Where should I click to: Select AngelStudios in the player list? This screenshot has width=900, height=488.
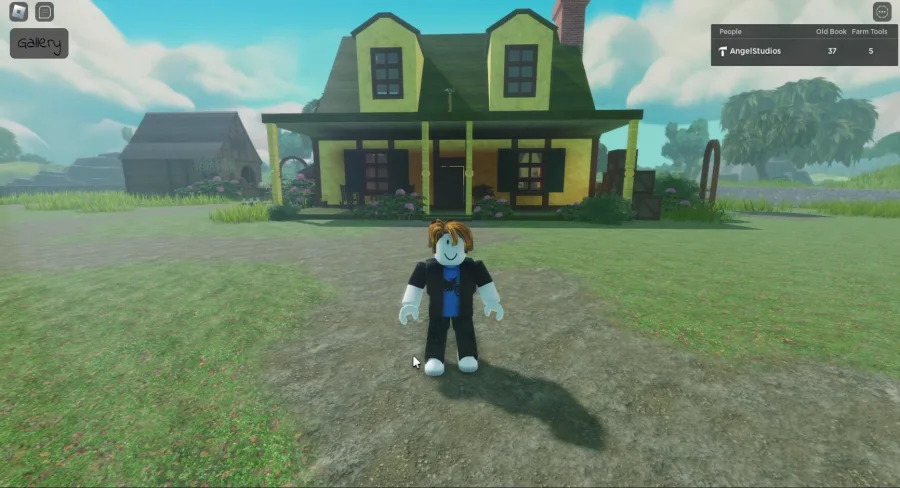click(x=753, y=51)
